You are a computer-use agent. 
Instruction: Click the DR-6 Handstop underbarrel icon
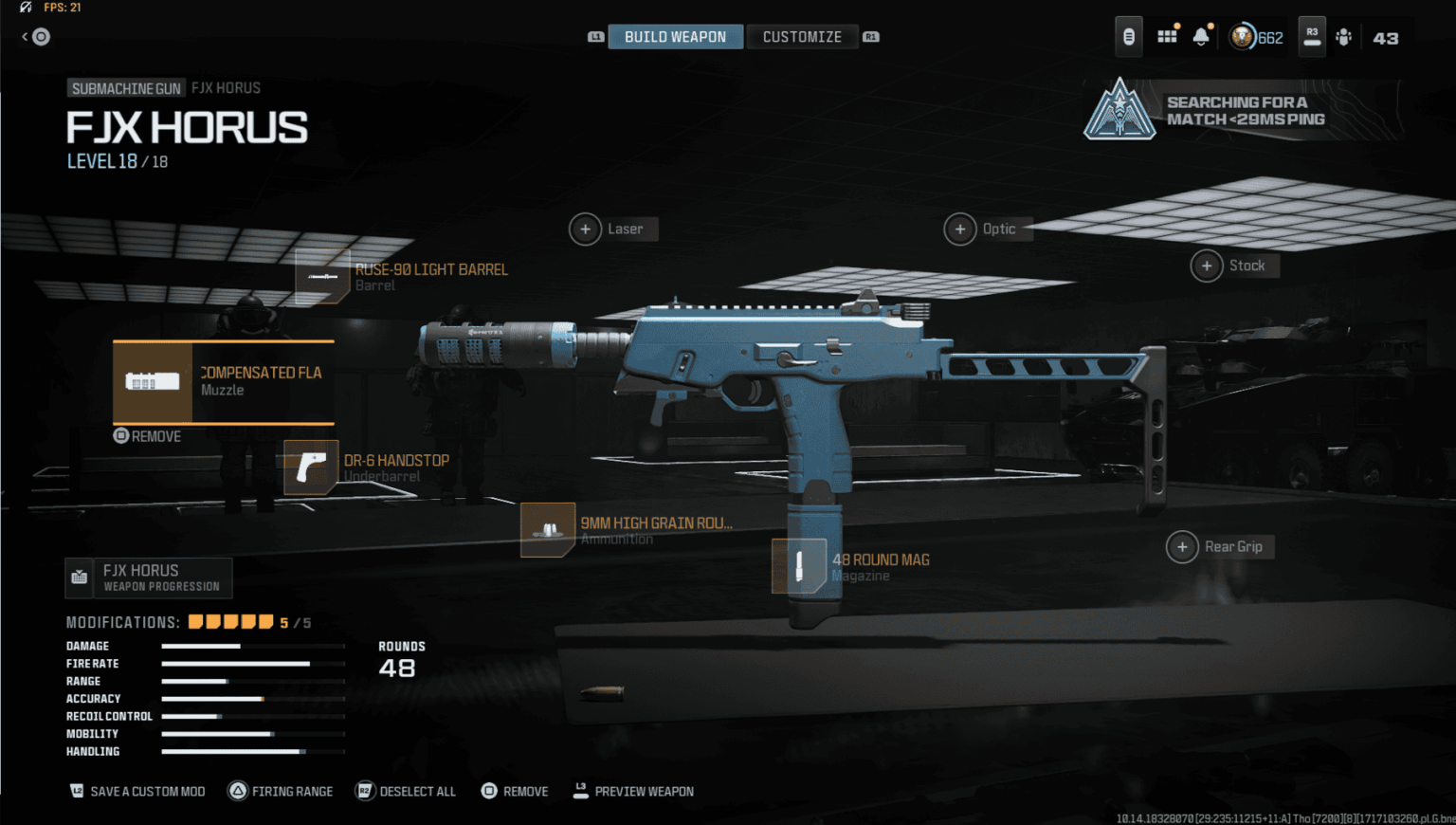click(311, 467)
